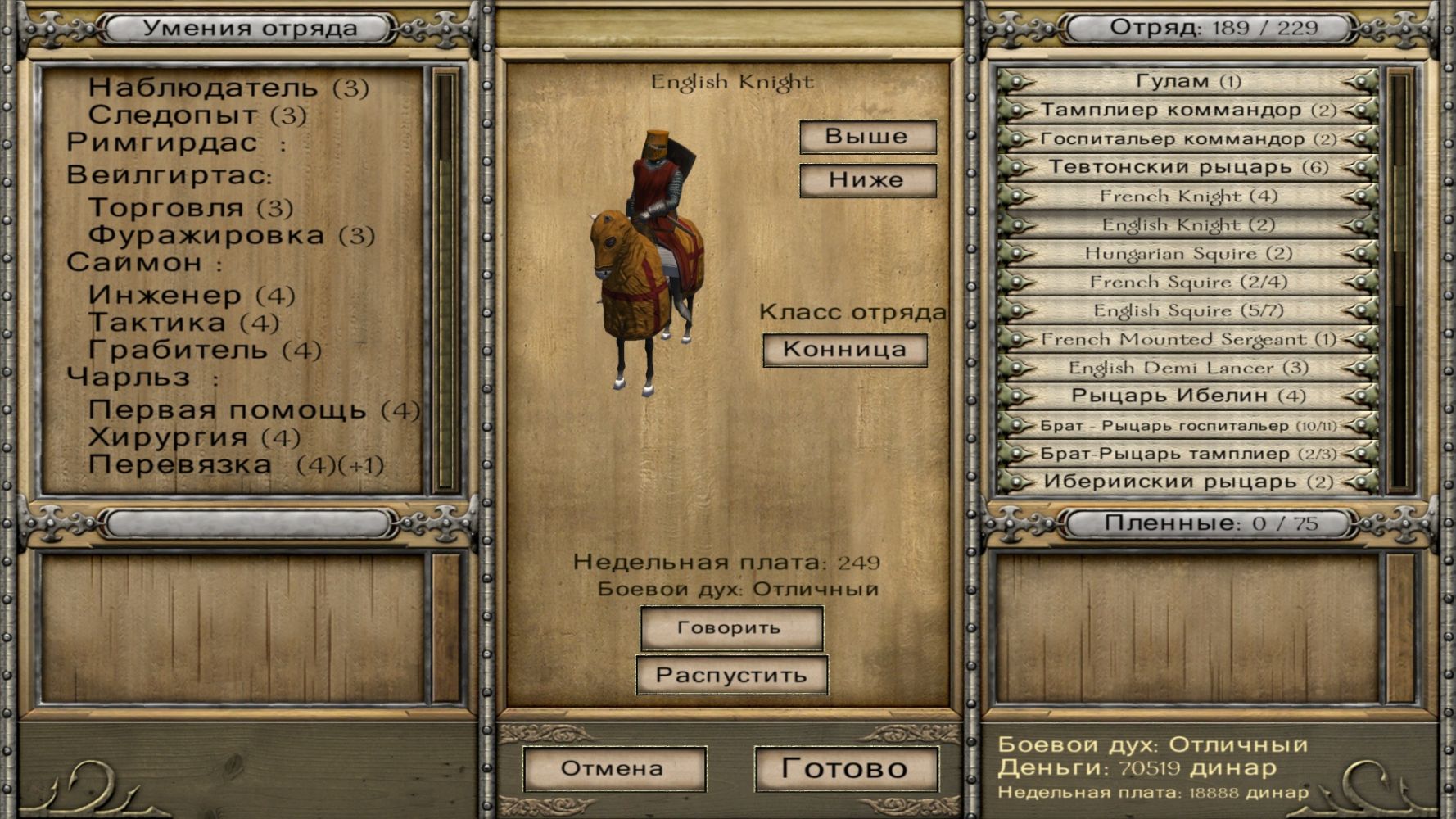Viewport: 1456px width, 819px height.
Task: Move the troop up with Выше button
Action: click(867, 137)
